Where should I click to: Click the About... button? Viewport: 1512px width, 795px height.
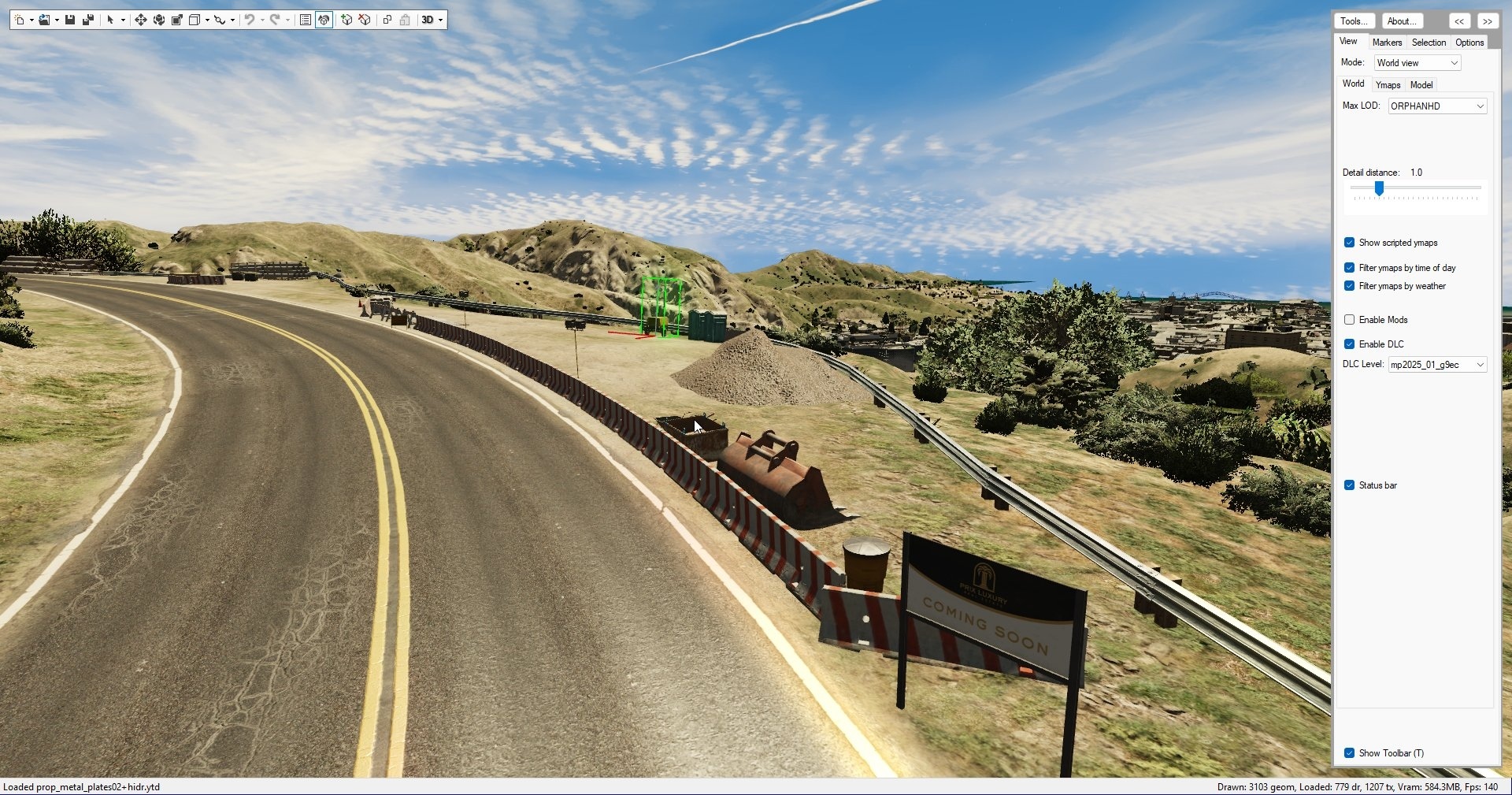pos(1401,21)
